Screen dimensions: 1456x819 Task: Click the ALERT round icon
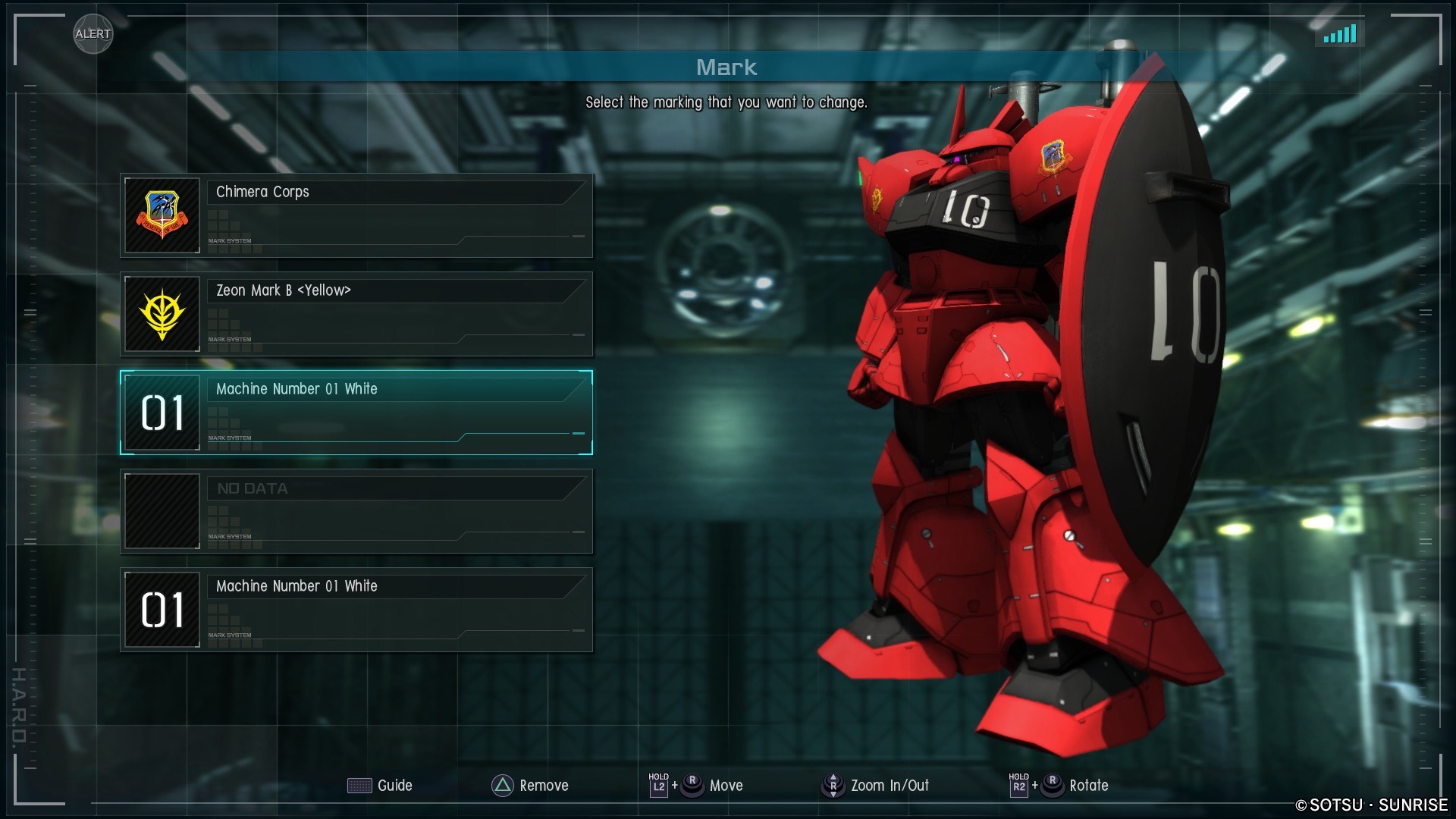pos(93,34)
